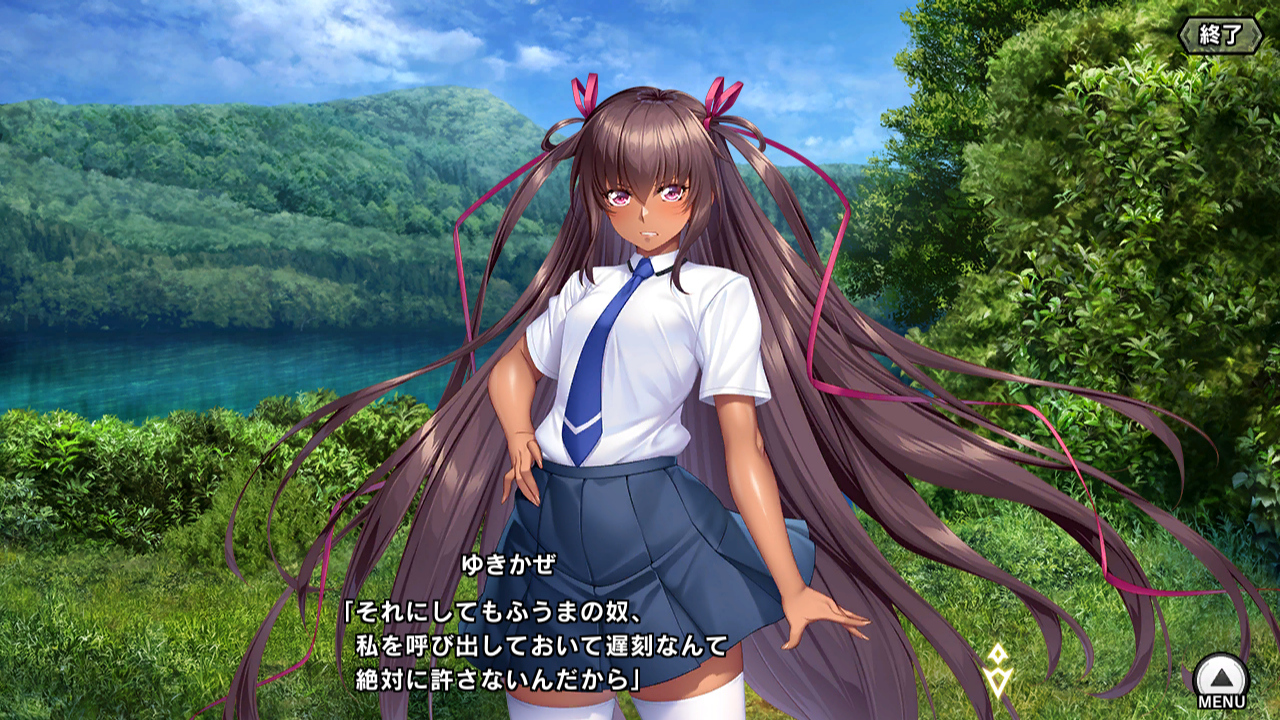
Task: Open the MENU button
Action: click(x=1221, y=681)
